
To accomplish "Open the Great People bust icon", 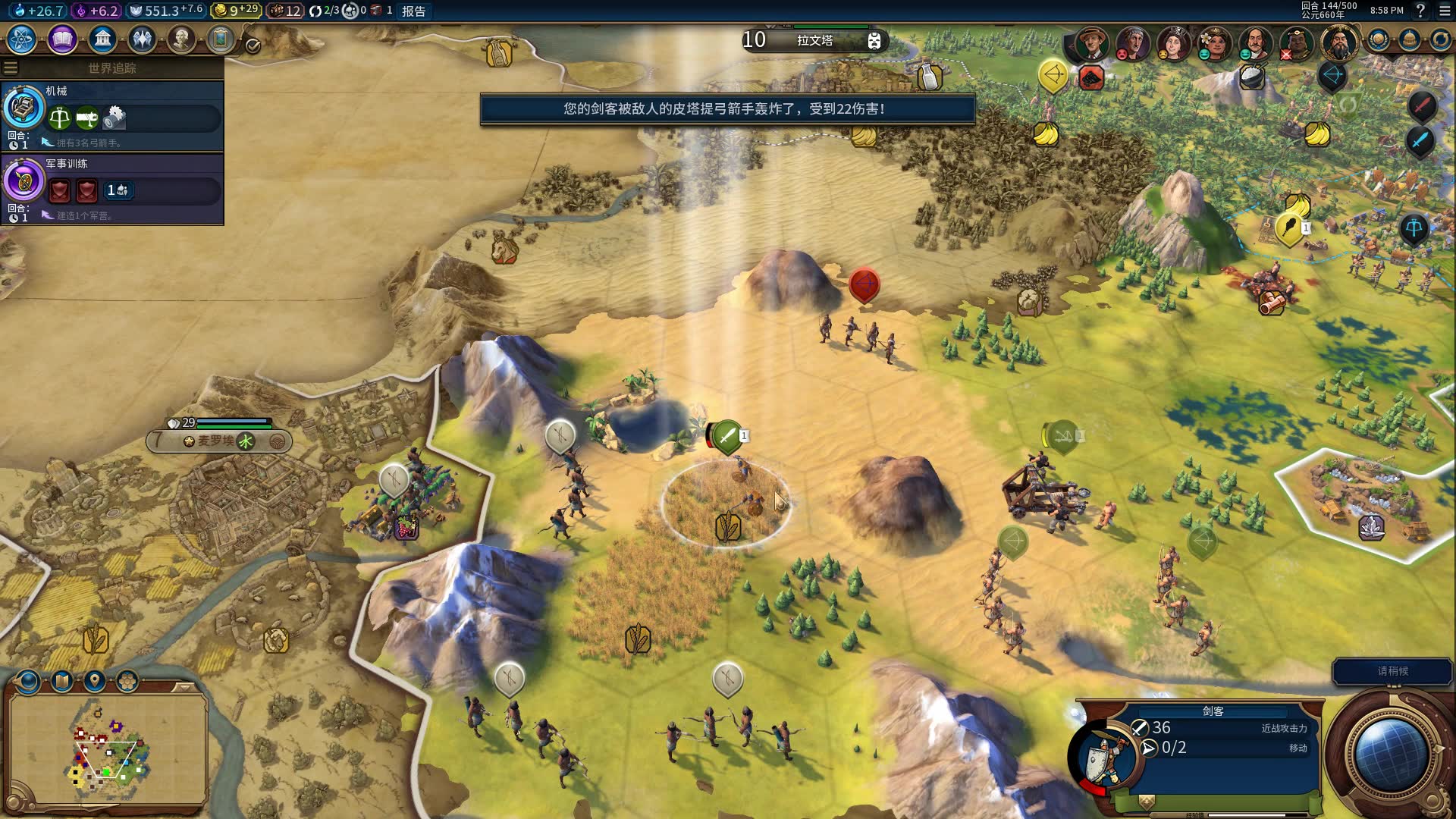I will [x=181, y=39].
